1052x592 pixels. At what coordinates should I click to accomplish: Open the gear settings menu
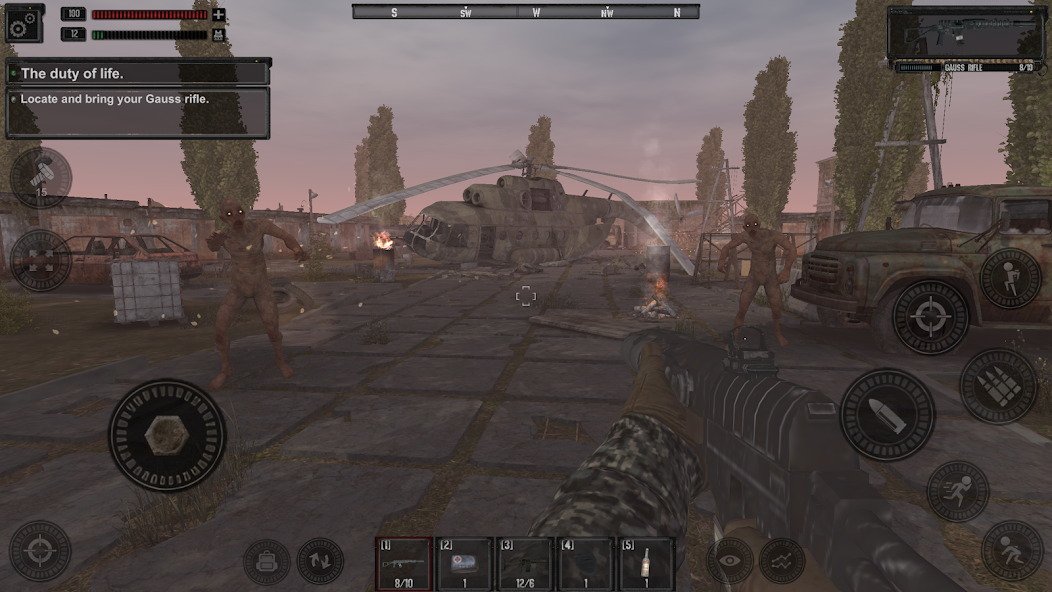pyautogui.click(x=25, y=22)
